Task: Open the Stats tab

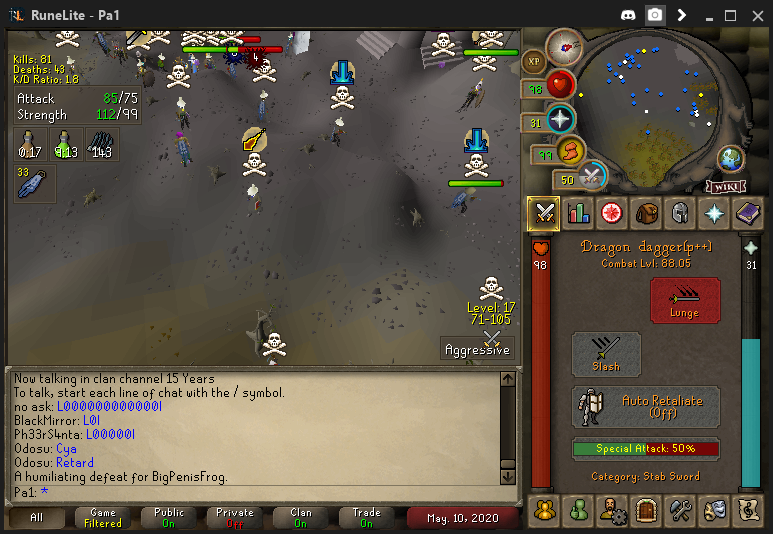Action: (x=578, y=212)
